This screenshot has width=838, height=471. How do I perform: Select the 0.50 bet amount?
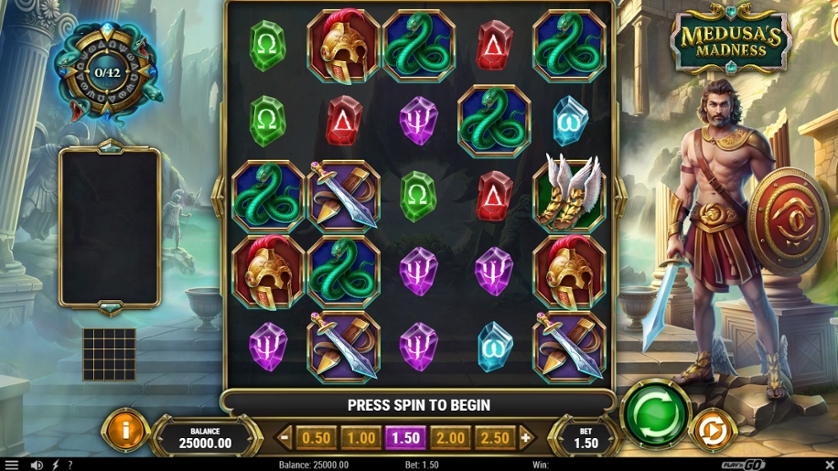pyautogui.click(x=316, y=438)
